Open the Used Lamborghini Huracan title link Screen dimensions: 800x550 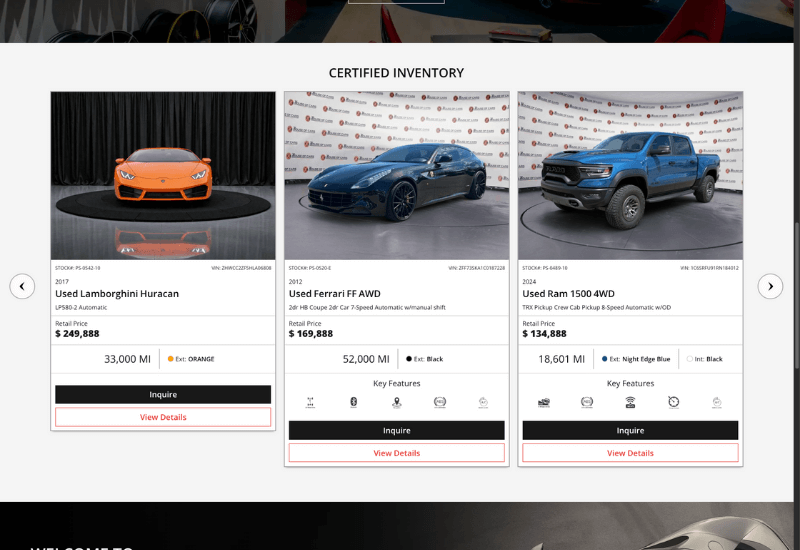click(117, 294)
